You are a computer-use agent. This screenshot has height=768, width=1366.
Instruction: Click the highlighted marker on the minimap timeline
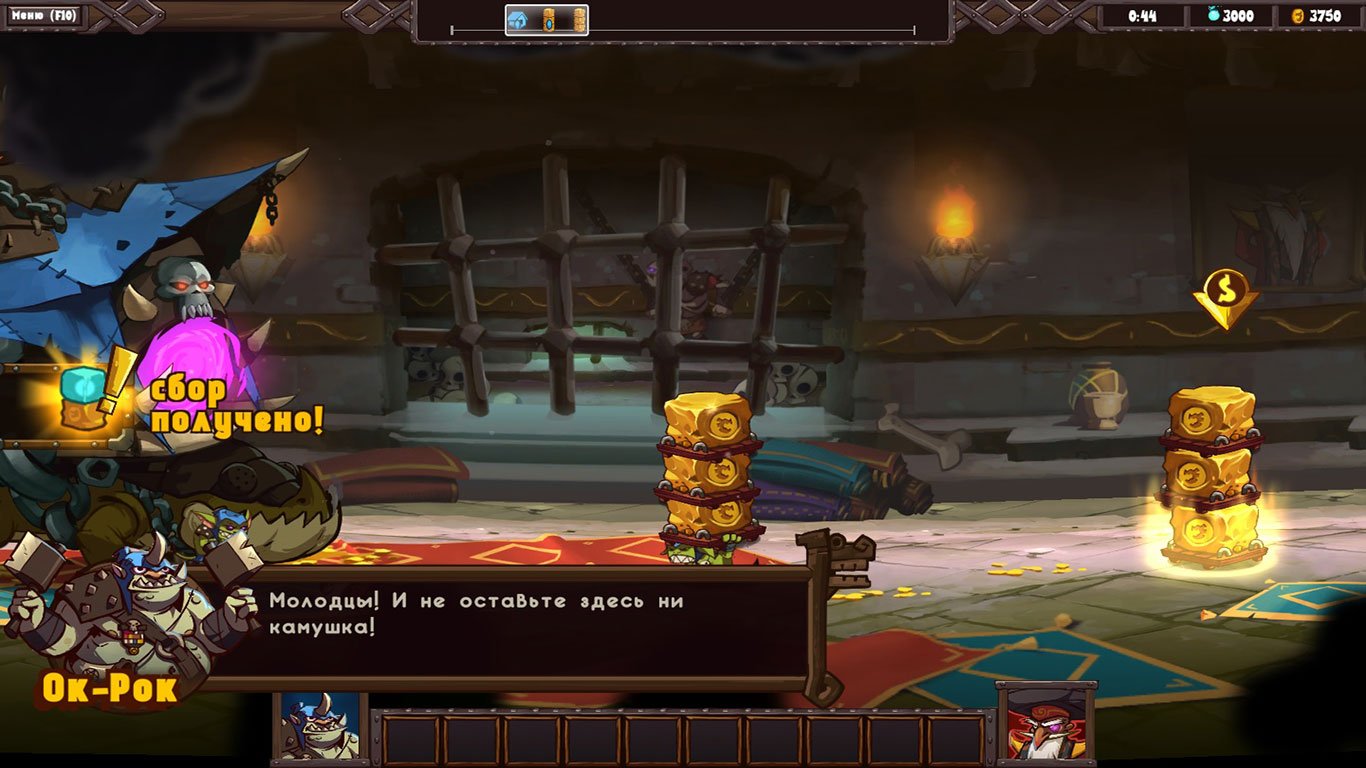point(548,20)
